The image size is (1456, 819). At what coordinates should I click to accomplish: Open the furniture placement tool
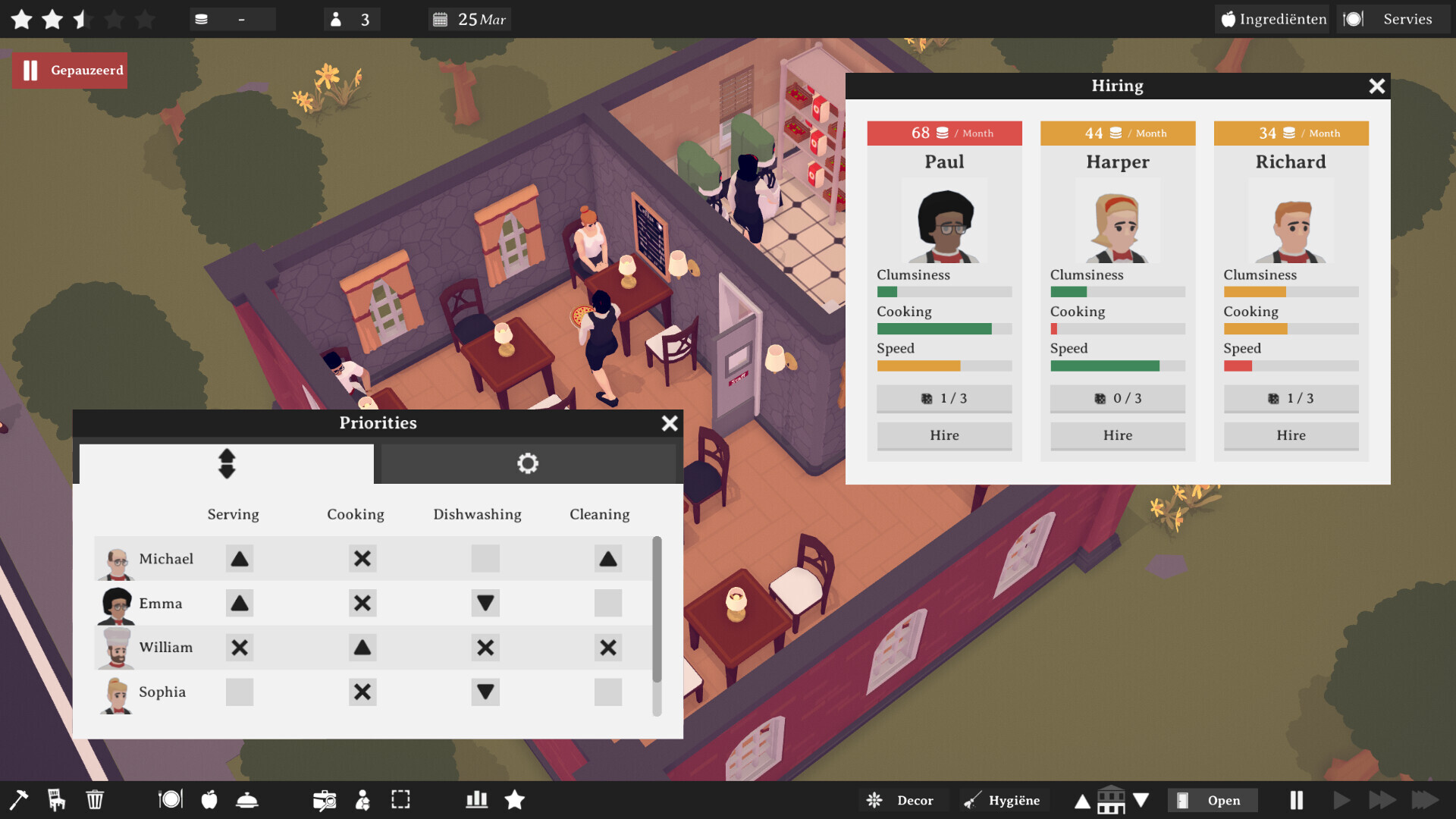(55, 799)
